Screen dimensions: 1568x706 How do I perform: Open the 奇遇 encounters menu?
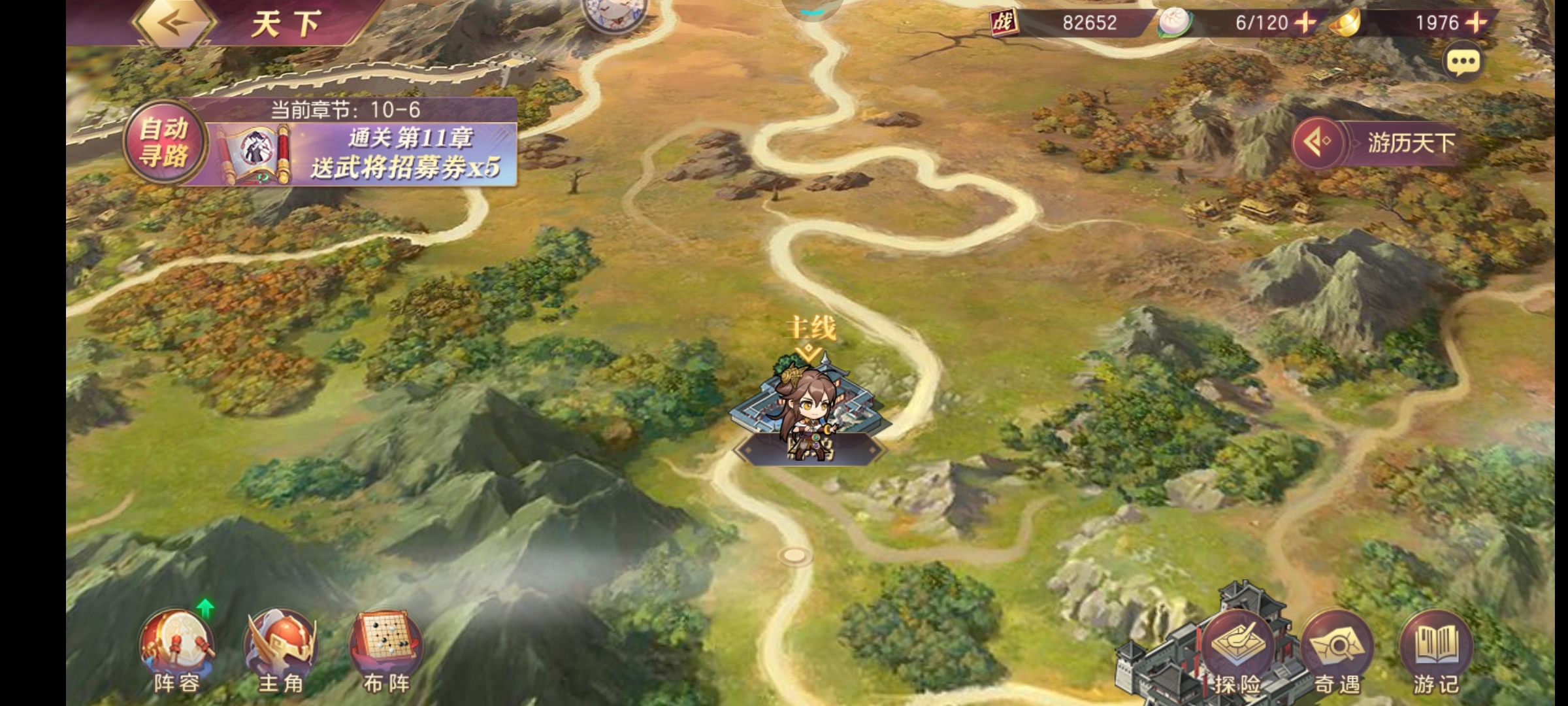coord(1337,652)
